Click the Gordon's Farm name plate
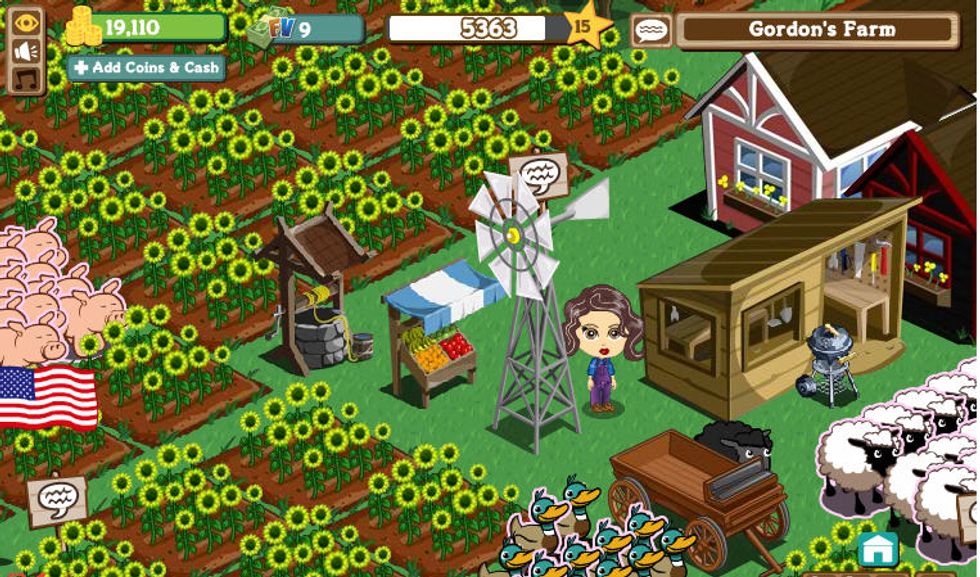The image size is (980, 577). [x=823, y=30]
